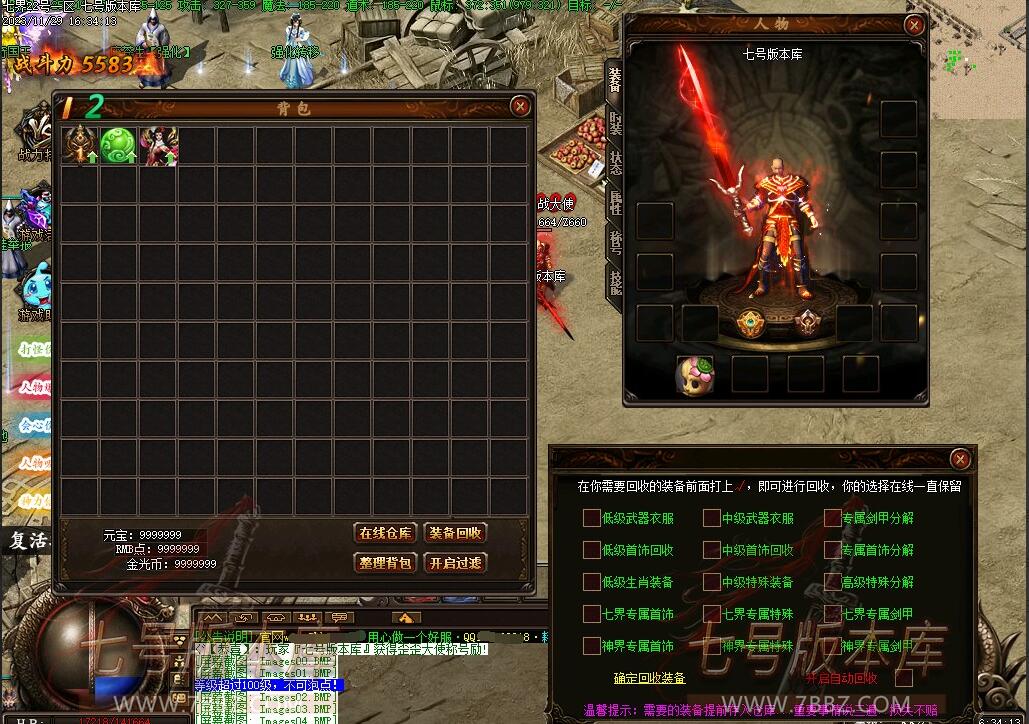Select the female character item in backpack
1029x724 pixels.
point(158,146)
